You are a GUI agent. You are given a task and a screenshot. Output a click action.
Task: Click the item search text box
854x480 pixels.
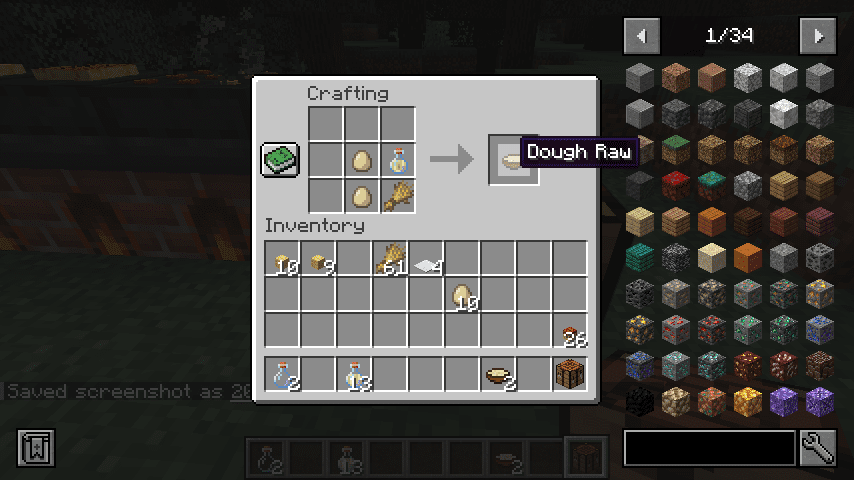coord(709,448)
